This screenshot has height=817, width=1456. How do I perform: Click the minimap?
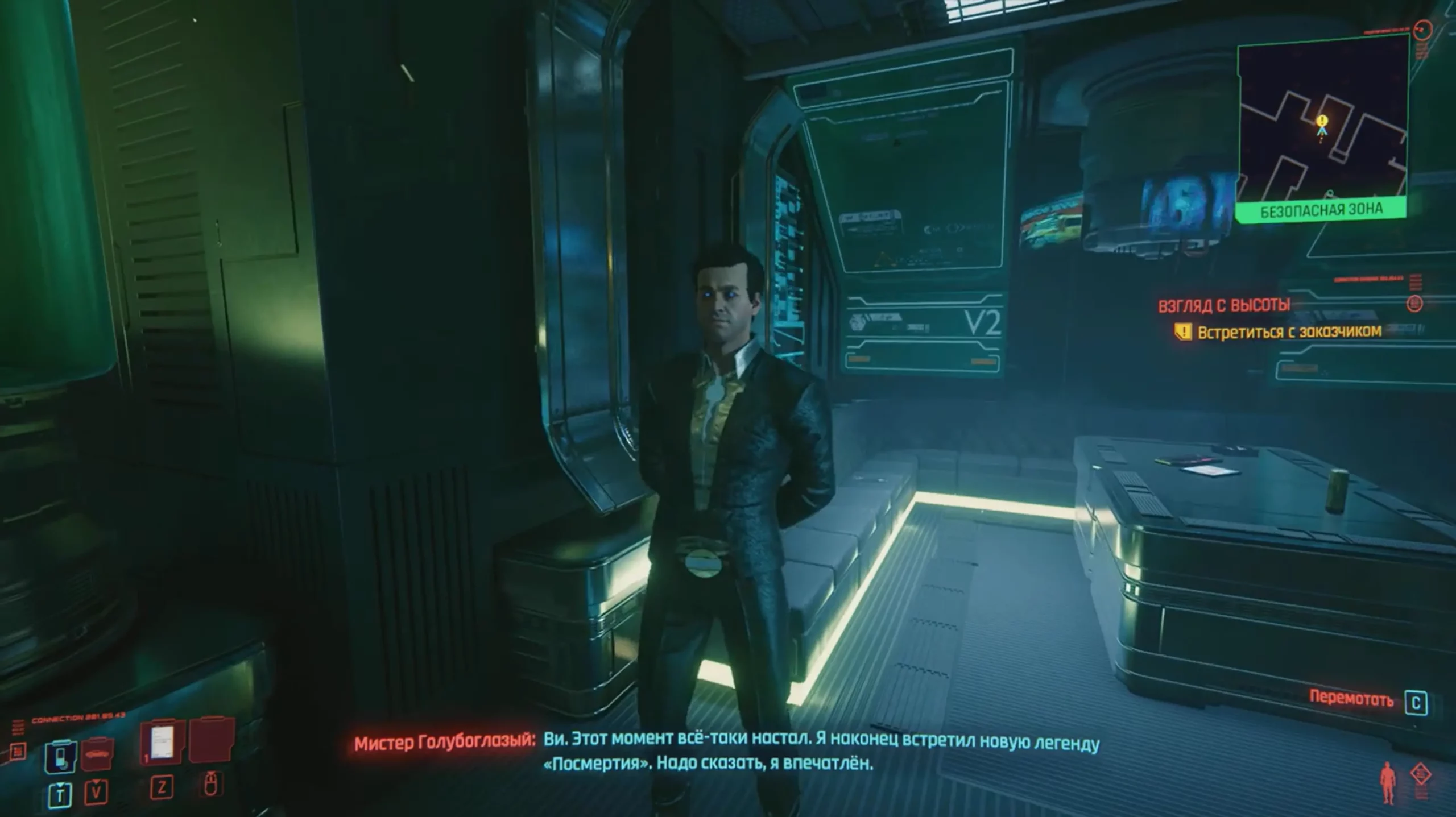1322,121
